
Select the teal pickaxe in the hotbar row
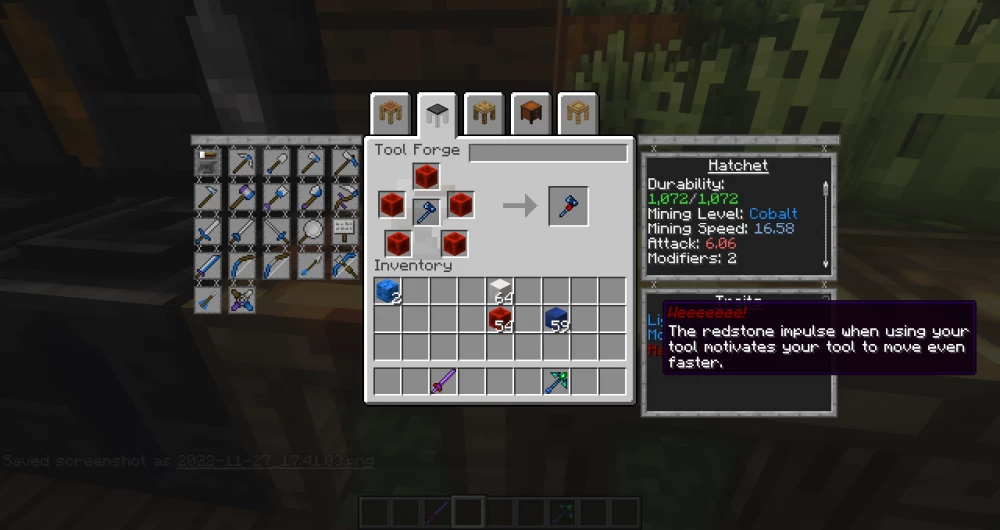click(x=557, y=381)
